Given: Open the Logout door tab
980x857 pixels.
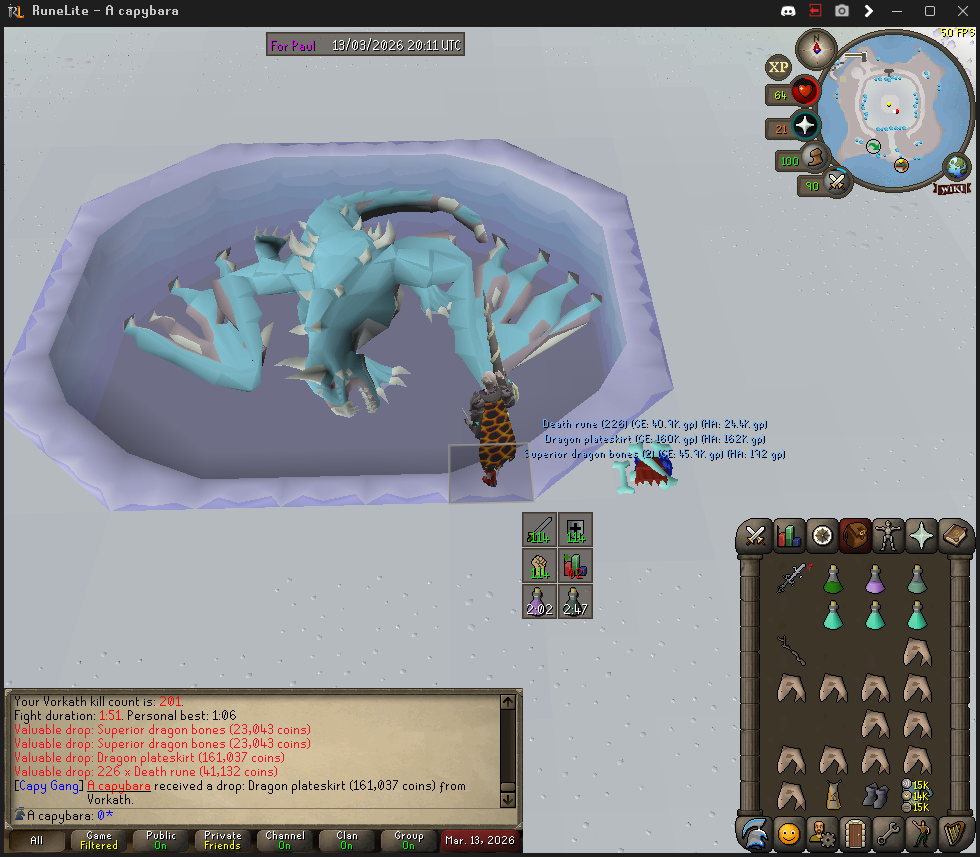Looking at the screenshot, I should click(855, 832).
